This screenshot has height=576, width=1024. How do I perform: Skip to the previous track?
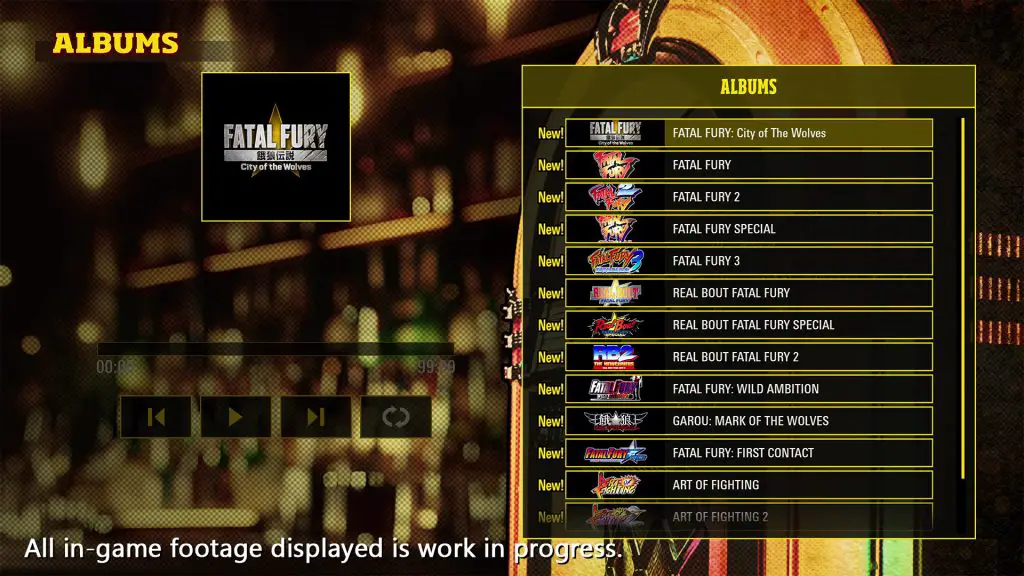(156, 417)
